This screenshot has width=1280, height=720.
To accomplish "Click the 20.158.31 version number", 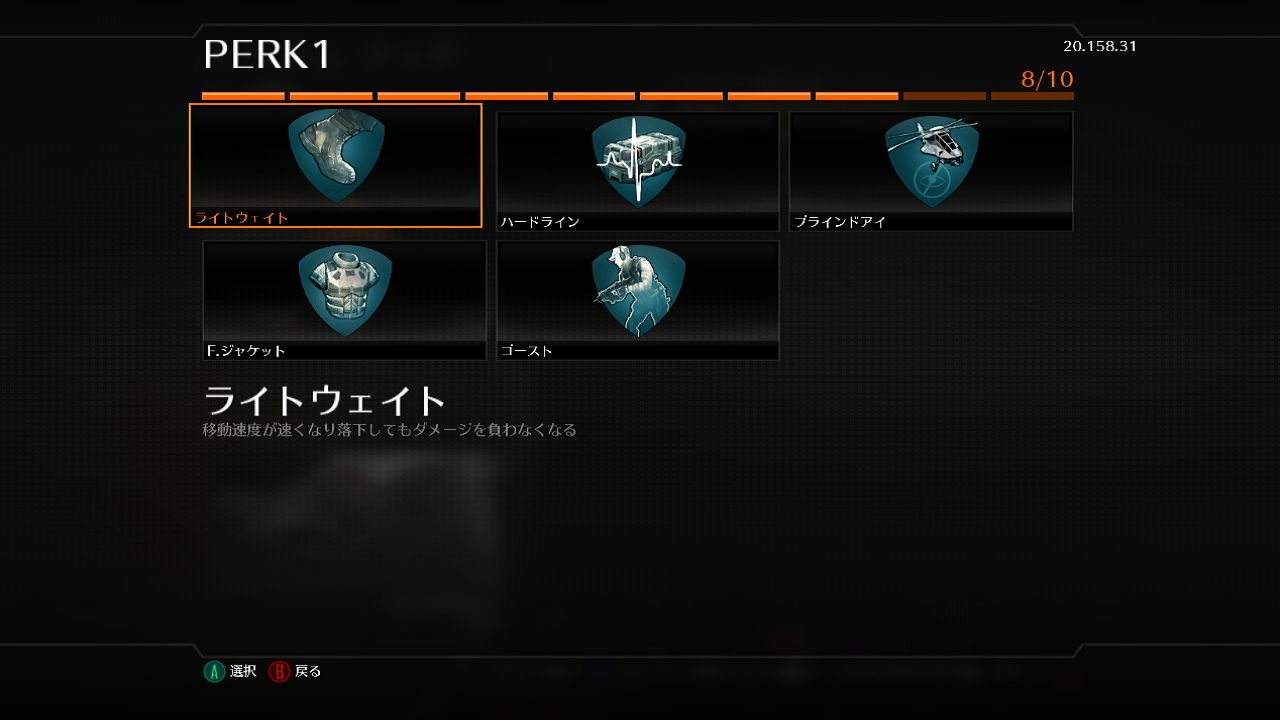I will click(x=1099, y=45).
